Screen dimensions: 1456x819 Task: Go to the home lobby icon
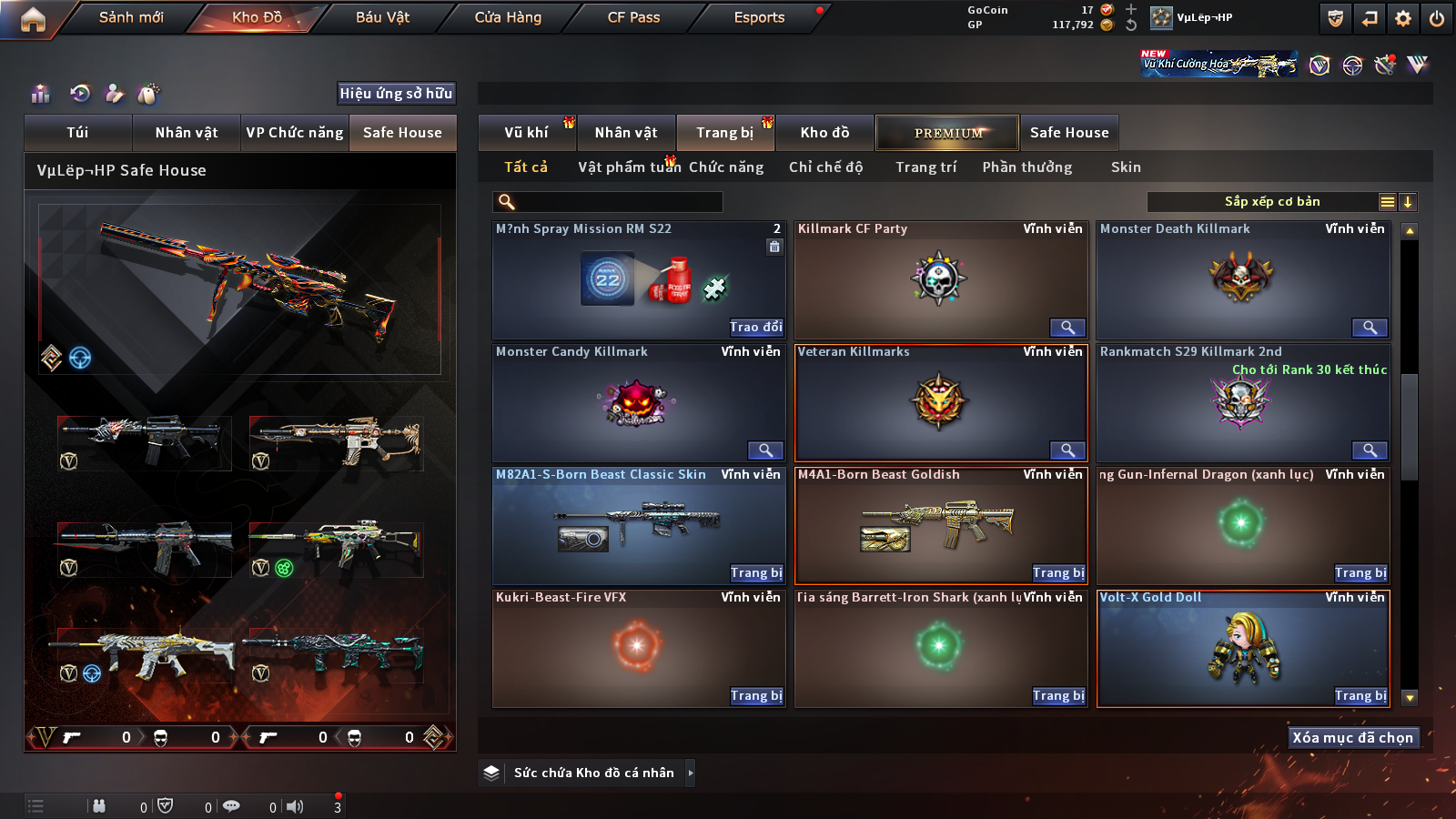(x=33, y=19)
